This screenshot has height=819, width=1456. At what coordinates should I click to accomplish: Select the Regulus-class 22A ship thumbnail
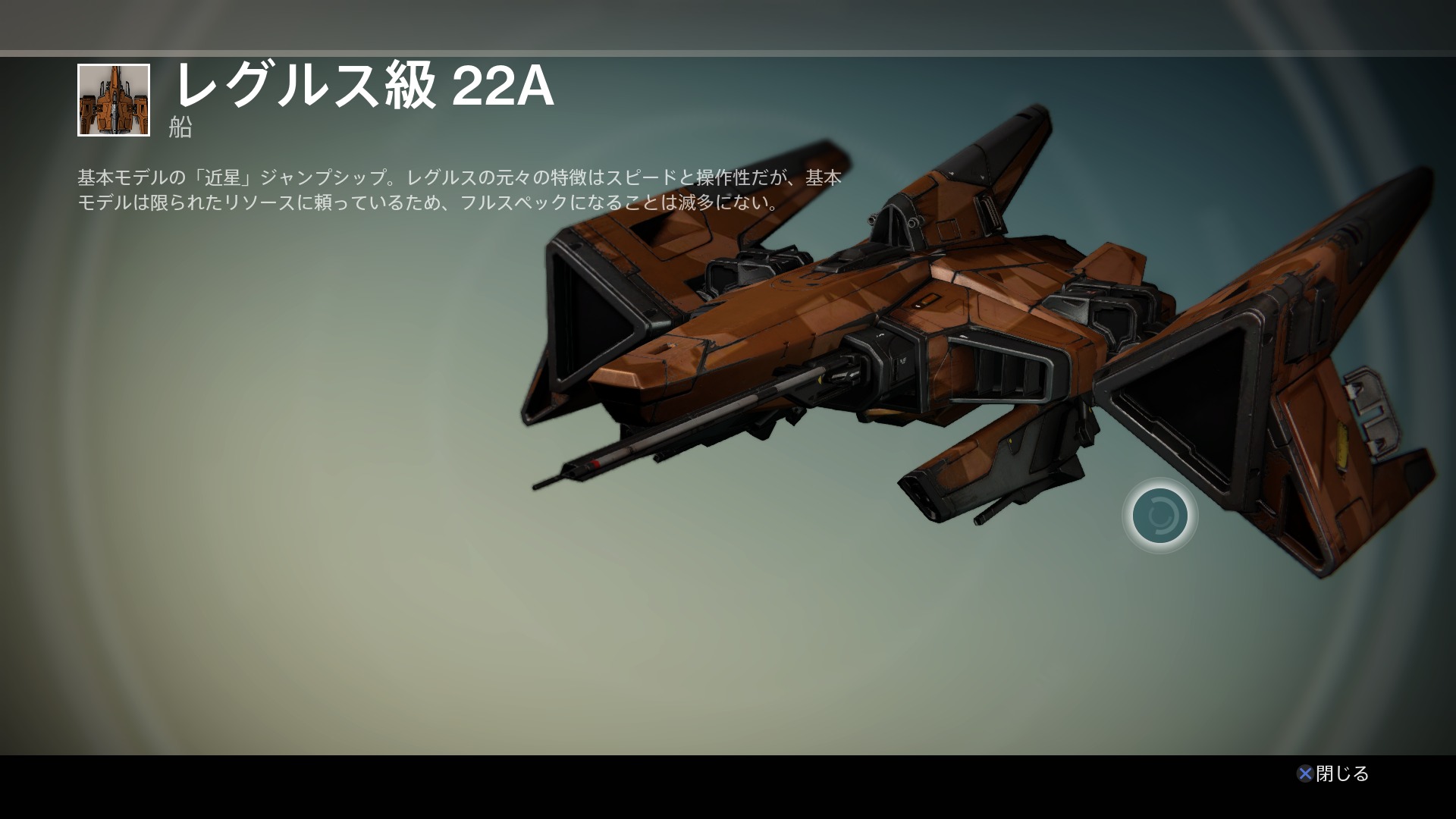tap(114, 100)
